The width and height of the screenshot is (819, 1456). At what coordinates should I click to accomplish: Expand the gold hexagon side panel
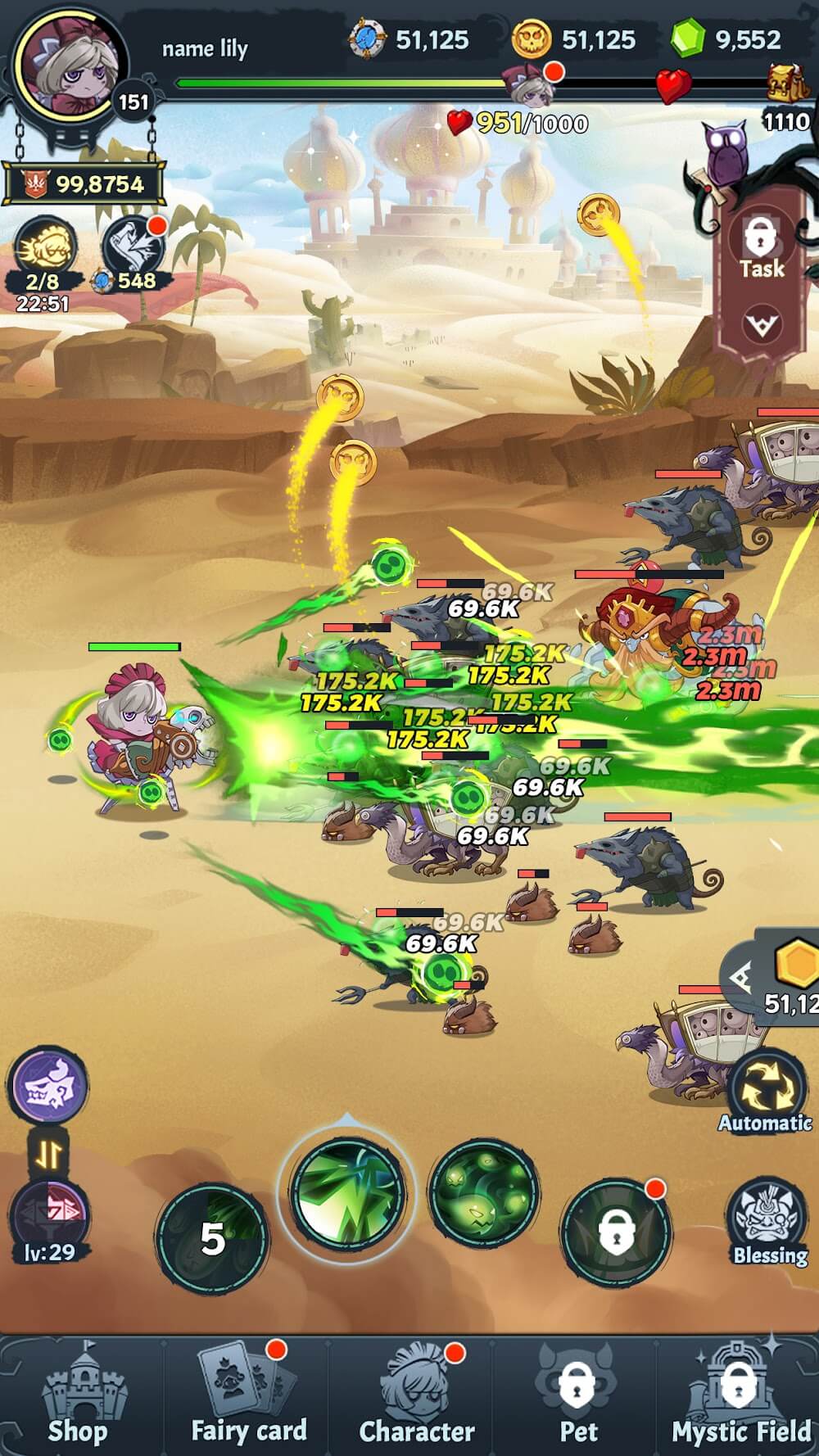click(742, 979)
